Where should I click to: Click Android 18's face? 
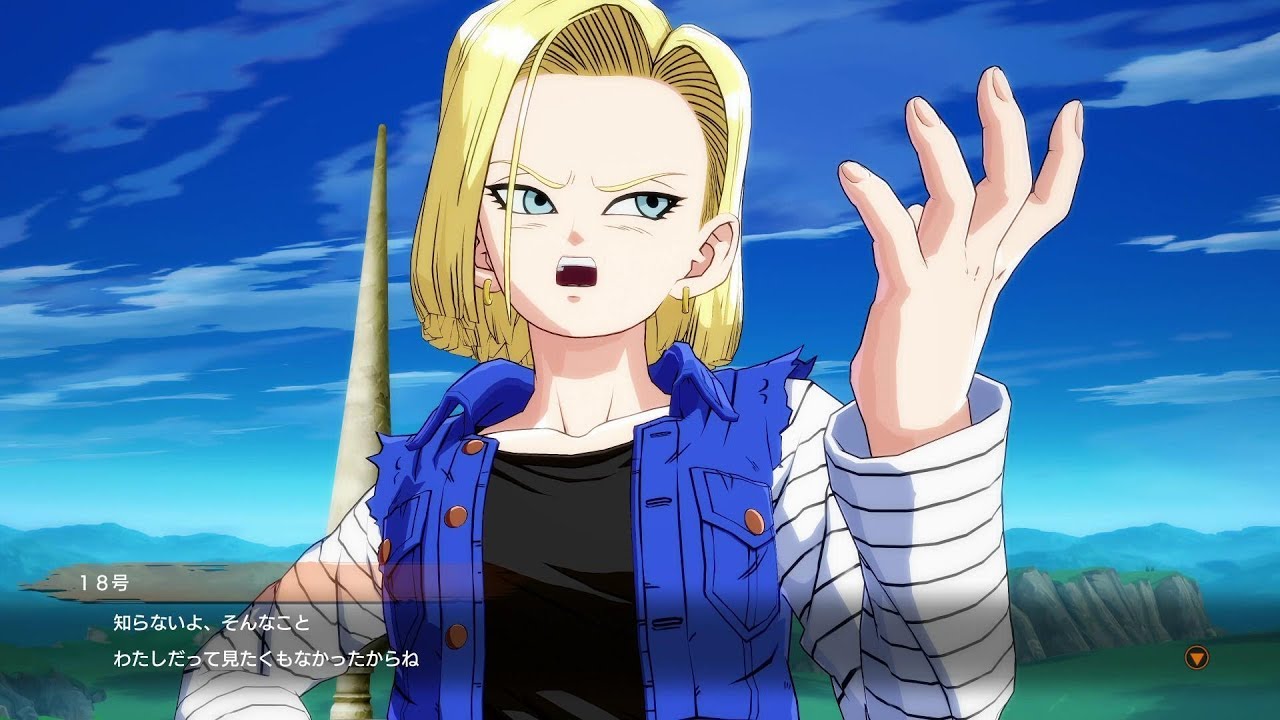coord(580,230)
